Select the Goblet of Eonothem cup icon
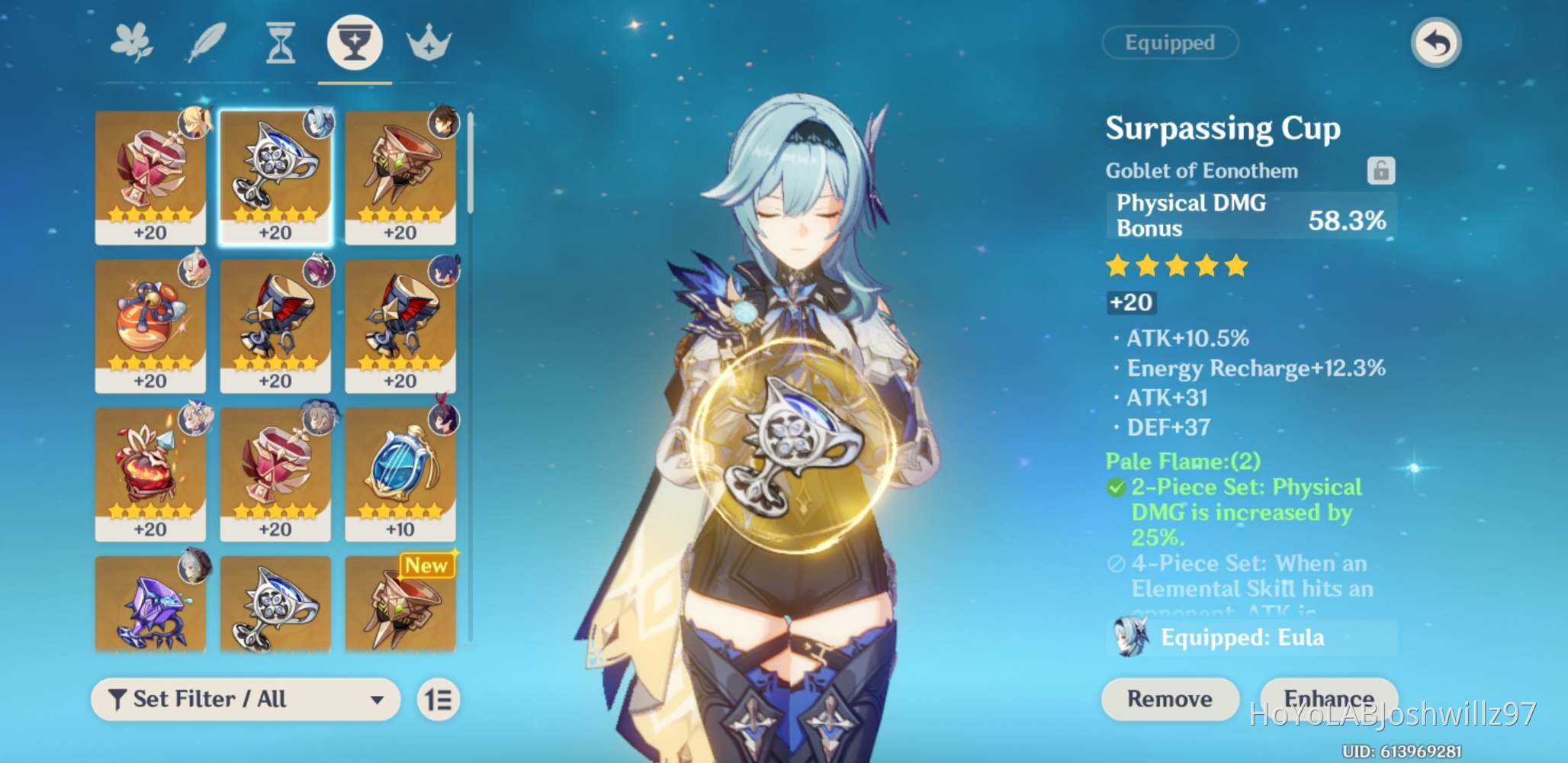The width and height of the screenshot is (1568, 763). (x=354, y=43)
